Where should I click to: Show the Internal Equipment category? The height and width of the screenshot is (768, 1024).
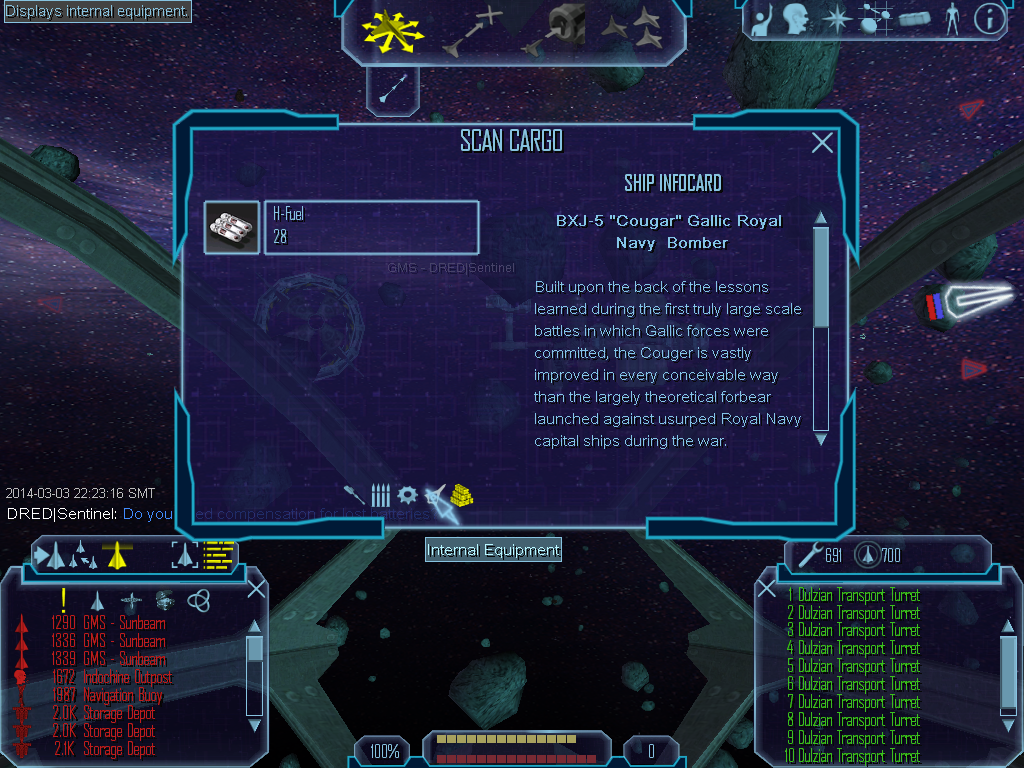[435, 494]
